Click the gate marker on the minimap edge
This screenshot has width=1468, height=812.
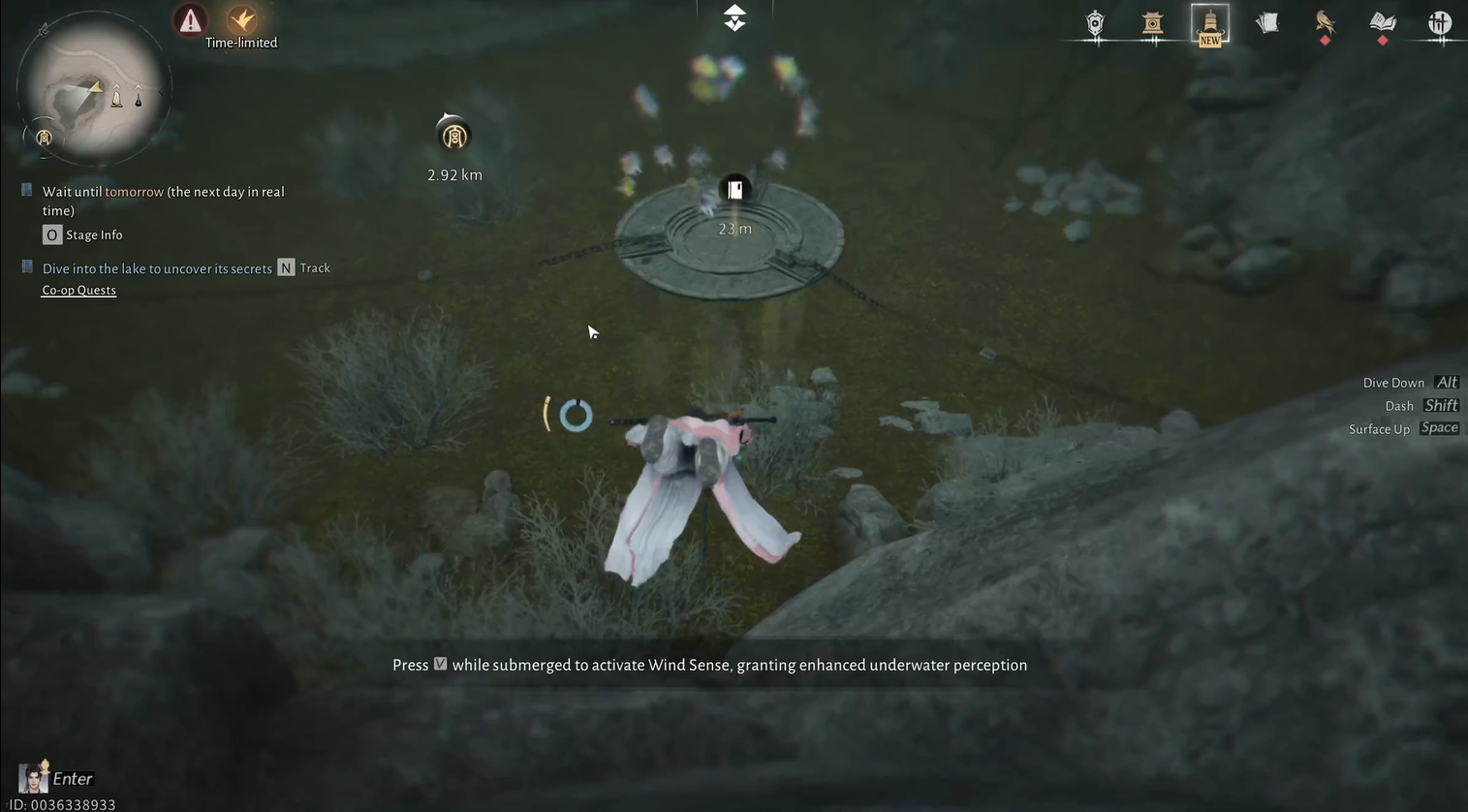[44, 138]
